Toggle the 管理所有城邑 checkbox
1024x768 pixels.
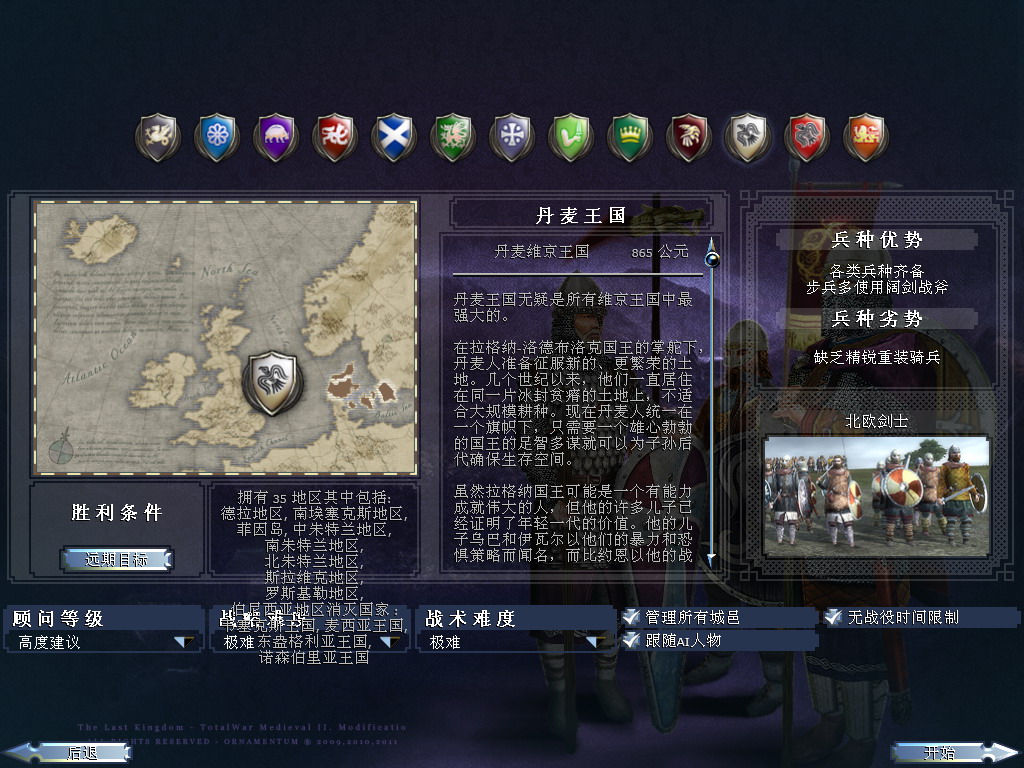tap(631, 618)
